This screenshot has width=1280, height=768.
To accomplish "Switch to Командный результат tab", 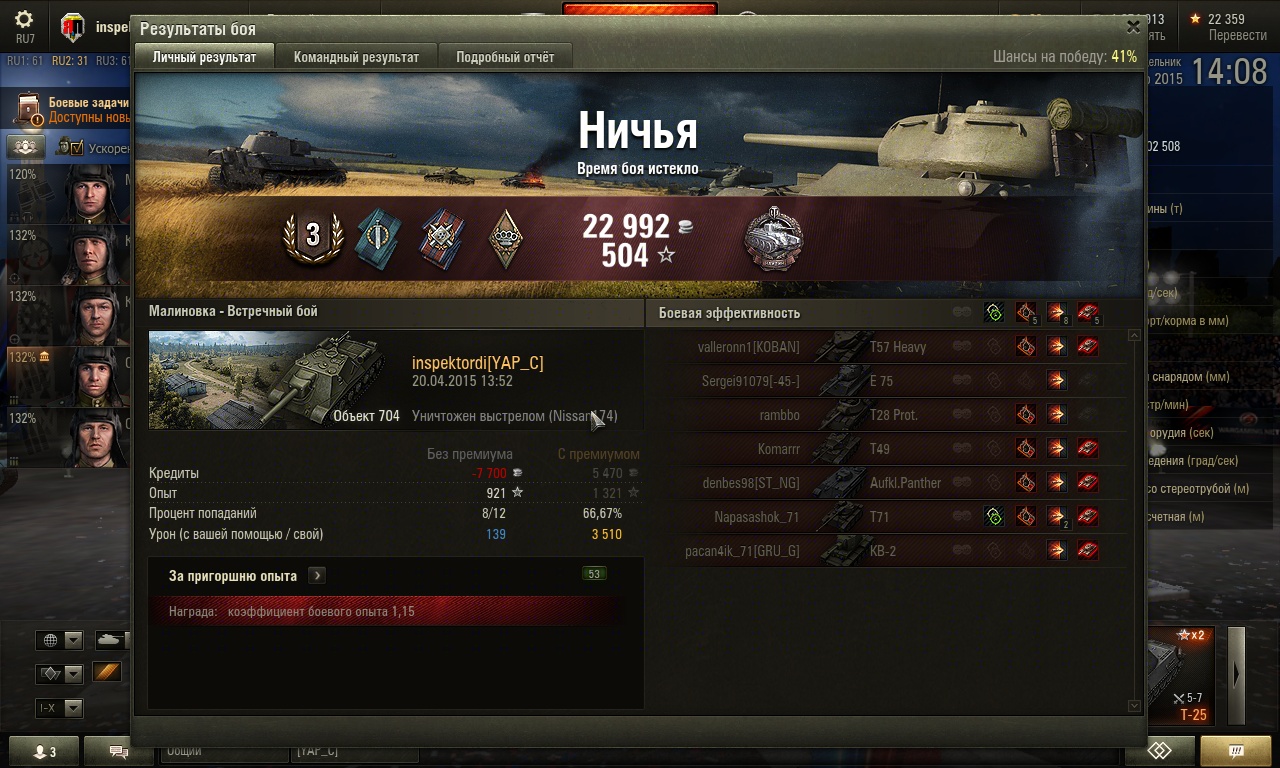I will (356, 57).
